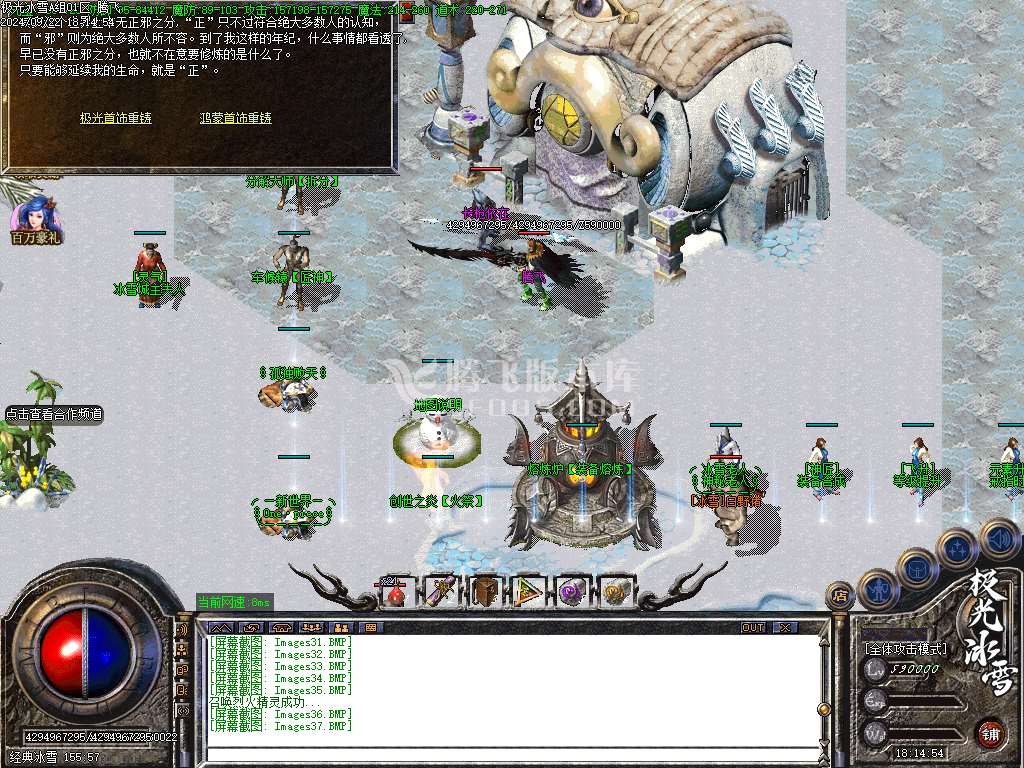Click the 点击查看合作频道 label
Screen dimensions: 1024x768
[54, 414]
